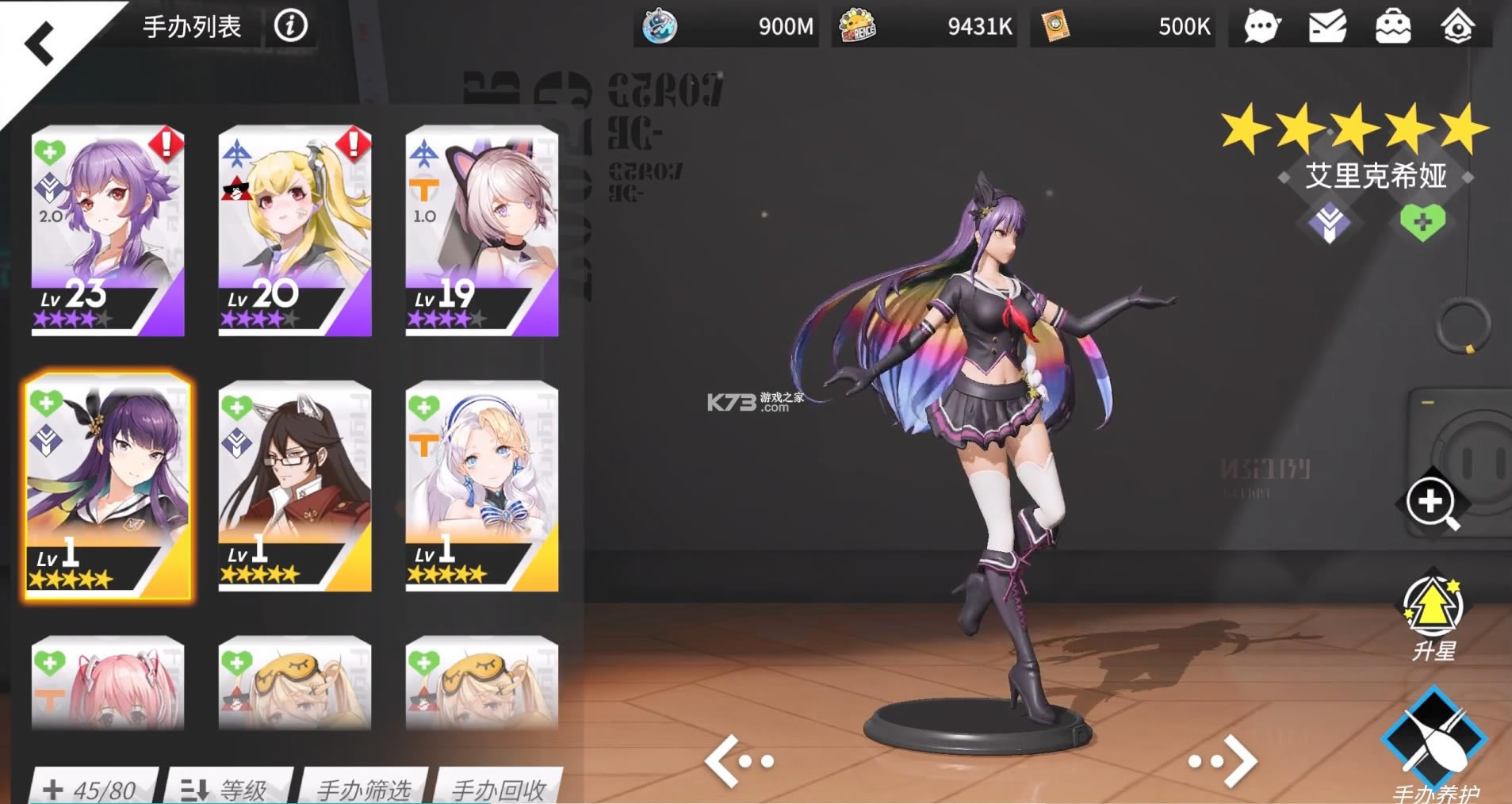The image size is (1512, 804).
Task: Click the 500K card currency counter
Action: 1121,26
